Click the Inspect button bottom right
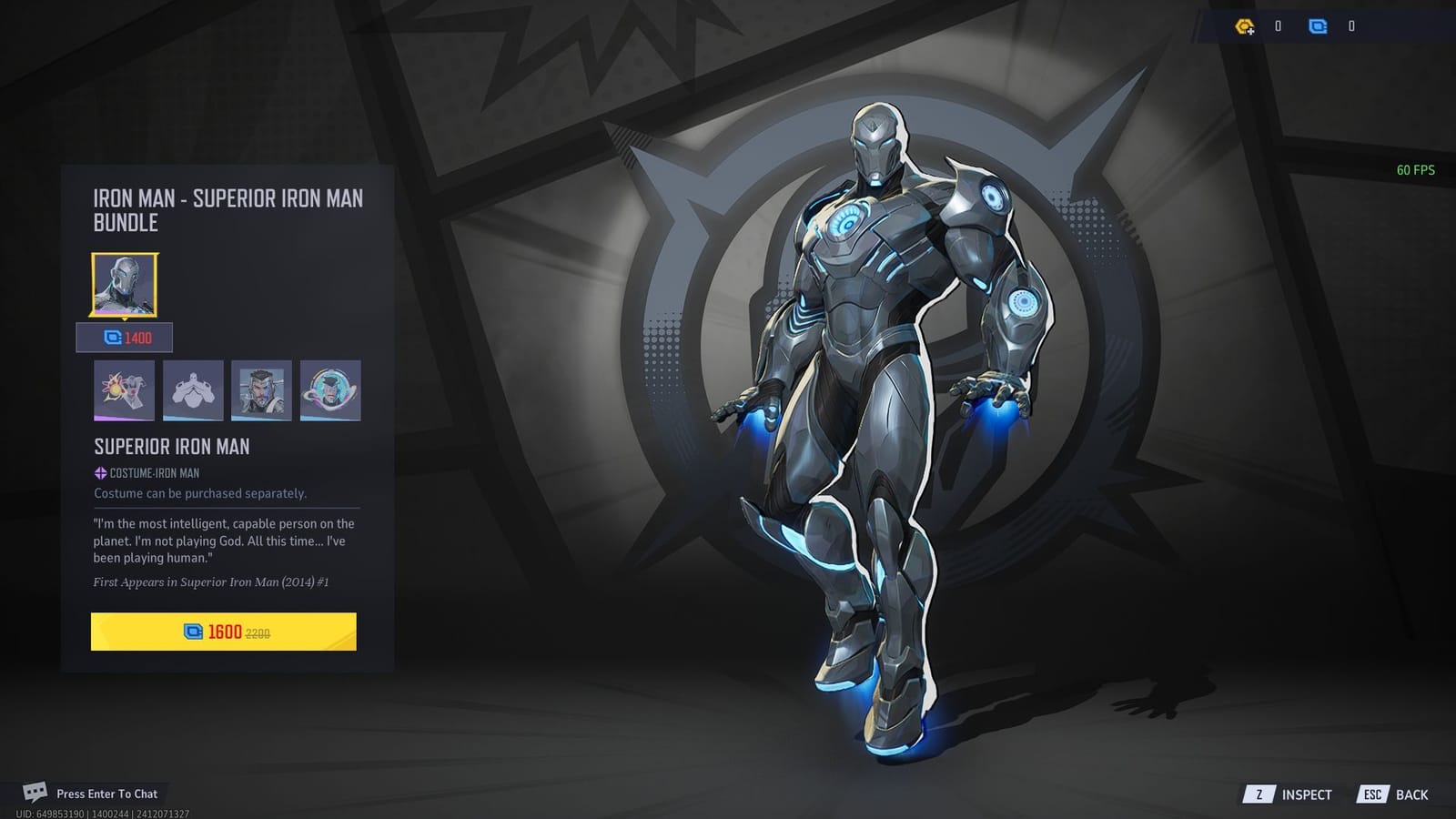Viewport: 1456px width, 819px height. (1306, 794)
